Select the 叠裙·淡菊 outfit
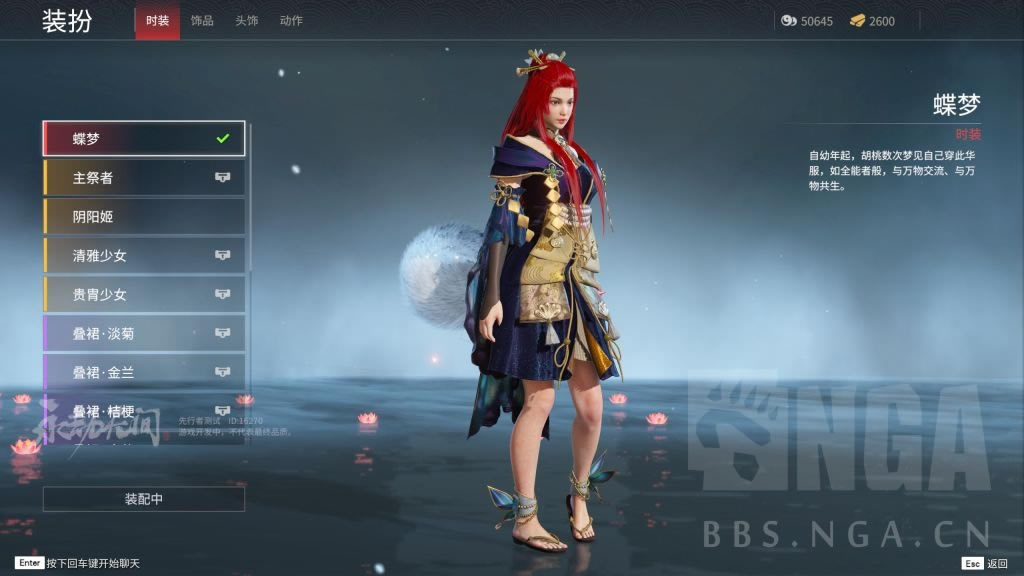The height and width of the screenshot is (576, 1024). 144,333
